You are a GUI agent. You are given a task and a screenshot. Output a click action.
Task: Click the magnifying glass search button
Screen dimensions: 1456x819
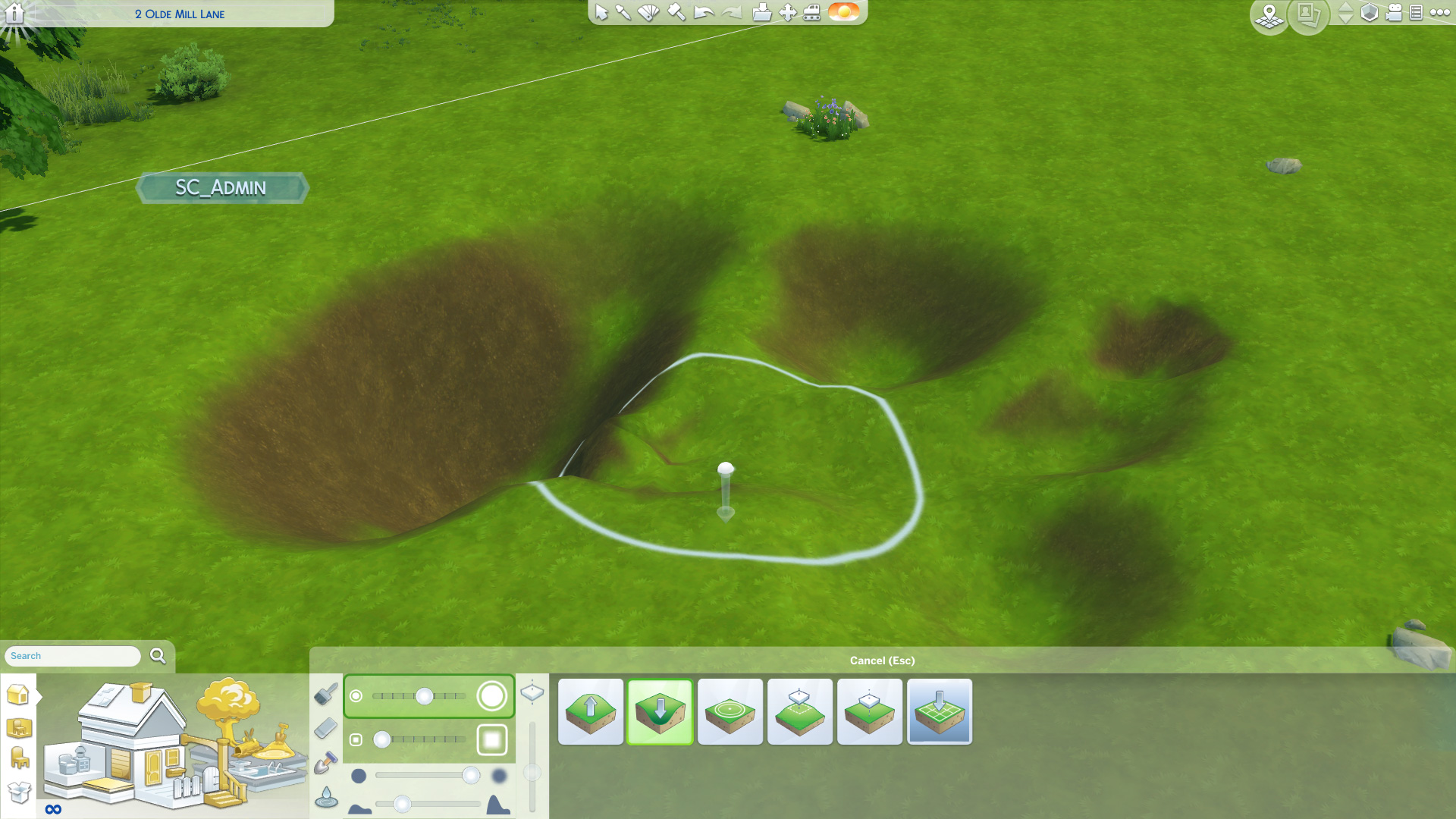(x=158, y=656)
